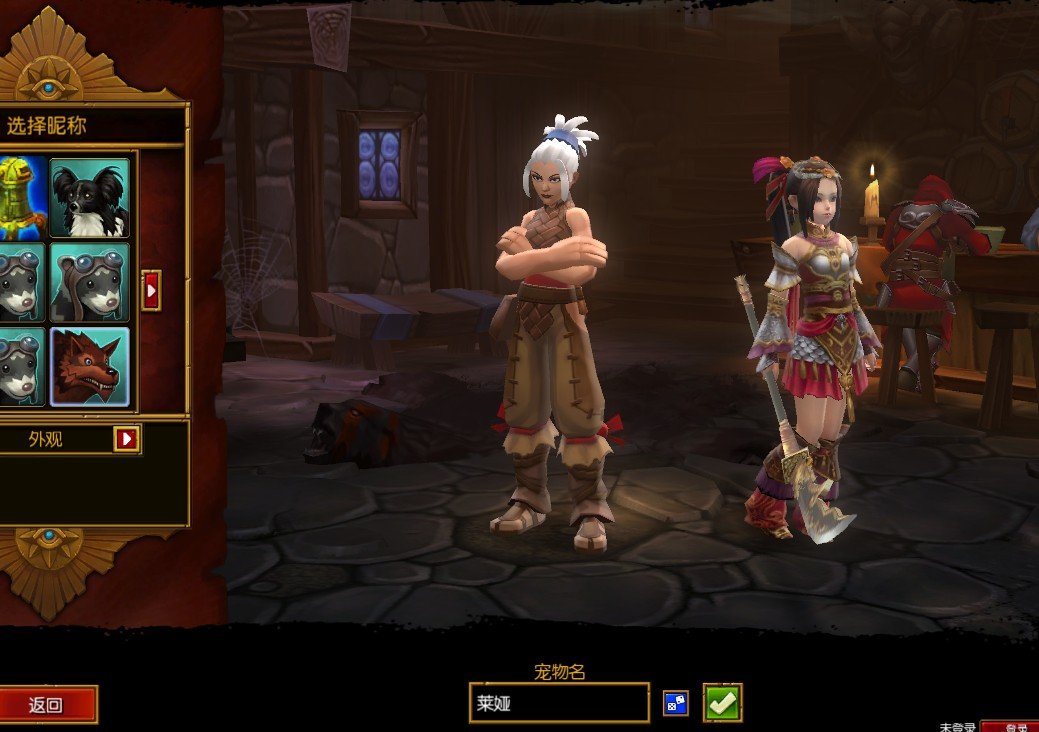Choose the brown wolf pet portrait
The image size is (1039, 732).
(x=89, y=366)
